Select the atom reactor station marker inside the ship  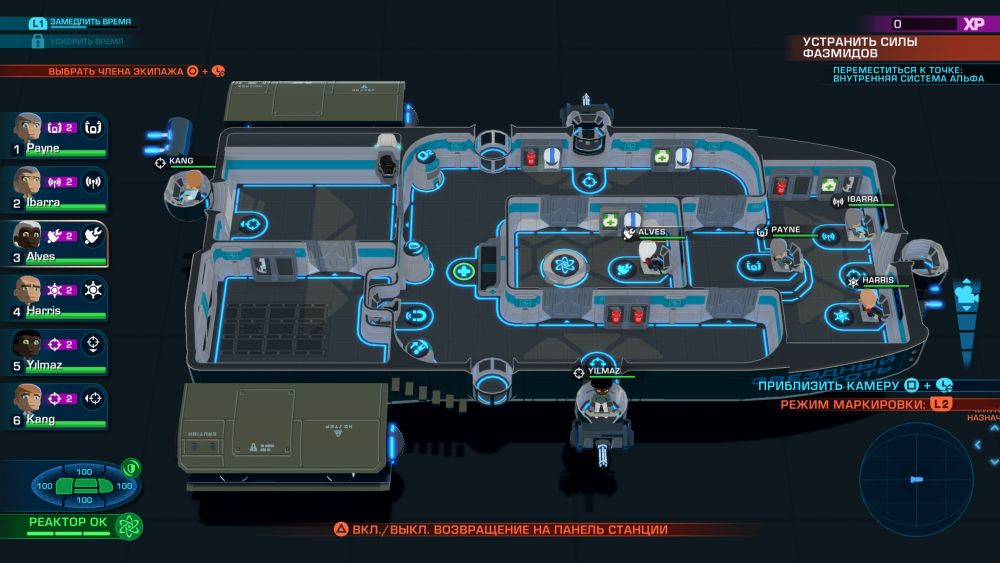(560, 267)
